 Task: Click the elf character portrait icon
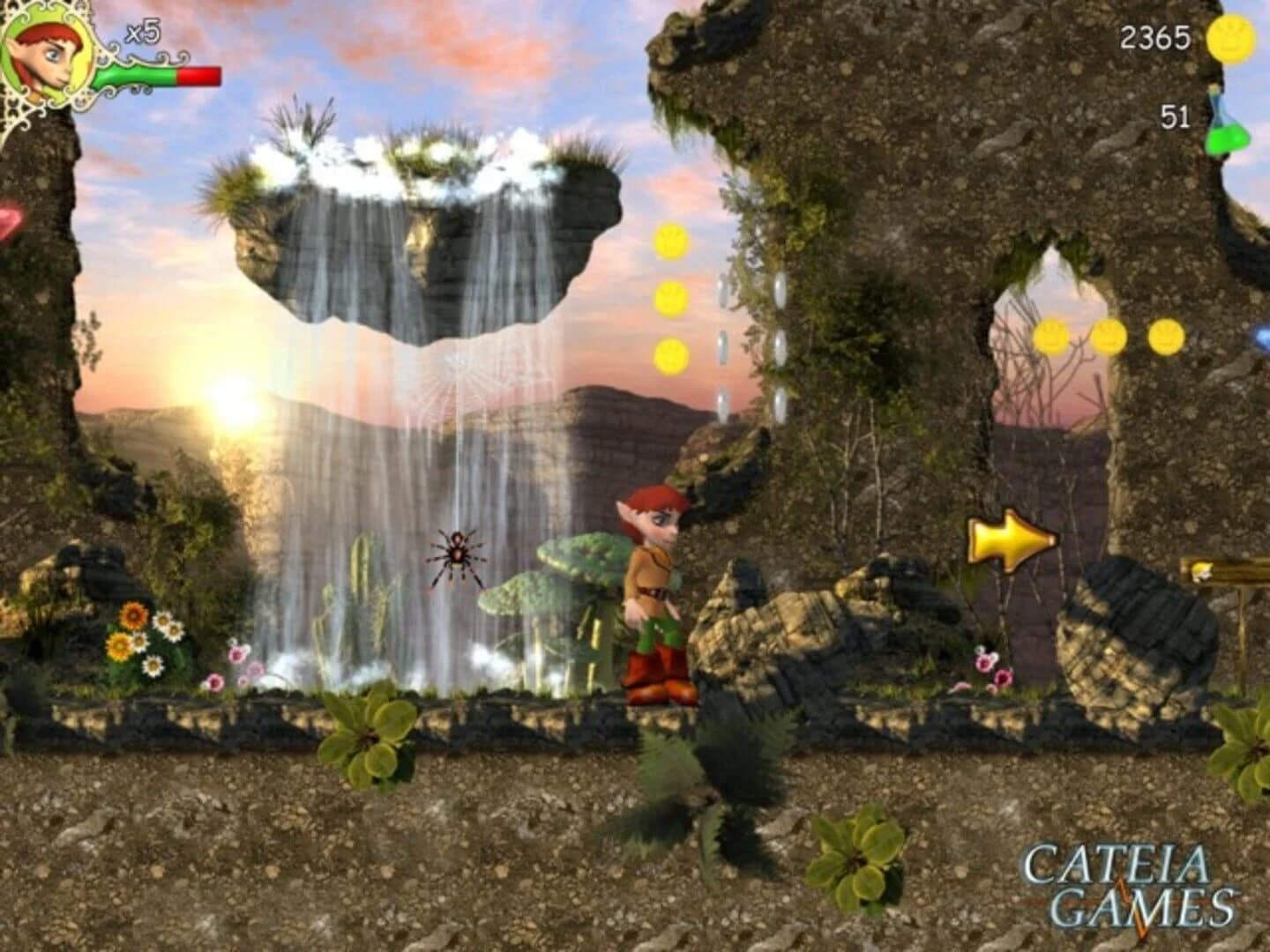click(x=42, y=55)
